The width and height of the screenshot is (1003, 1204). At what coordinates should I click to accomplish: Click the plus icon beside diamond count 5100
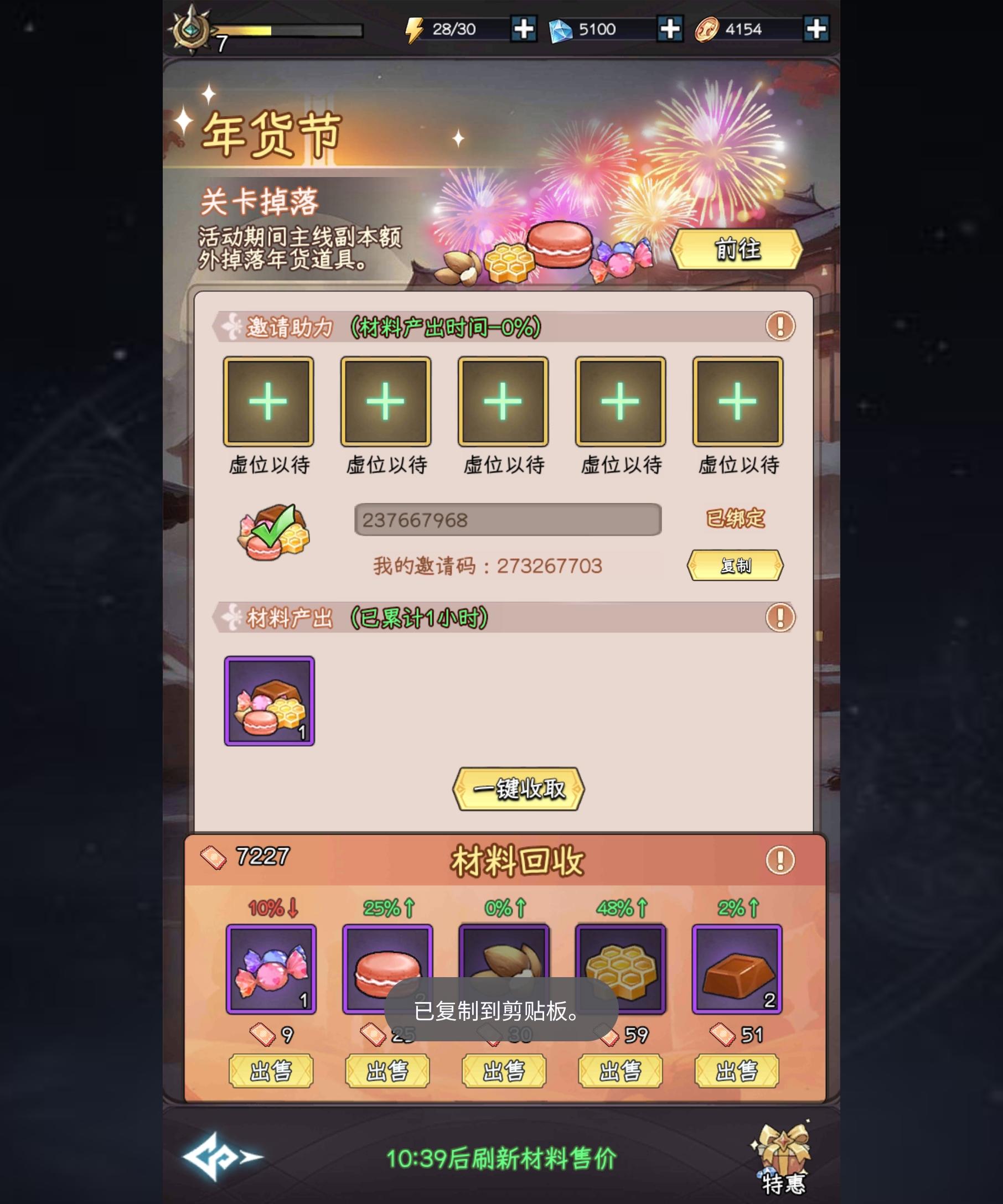669,30
